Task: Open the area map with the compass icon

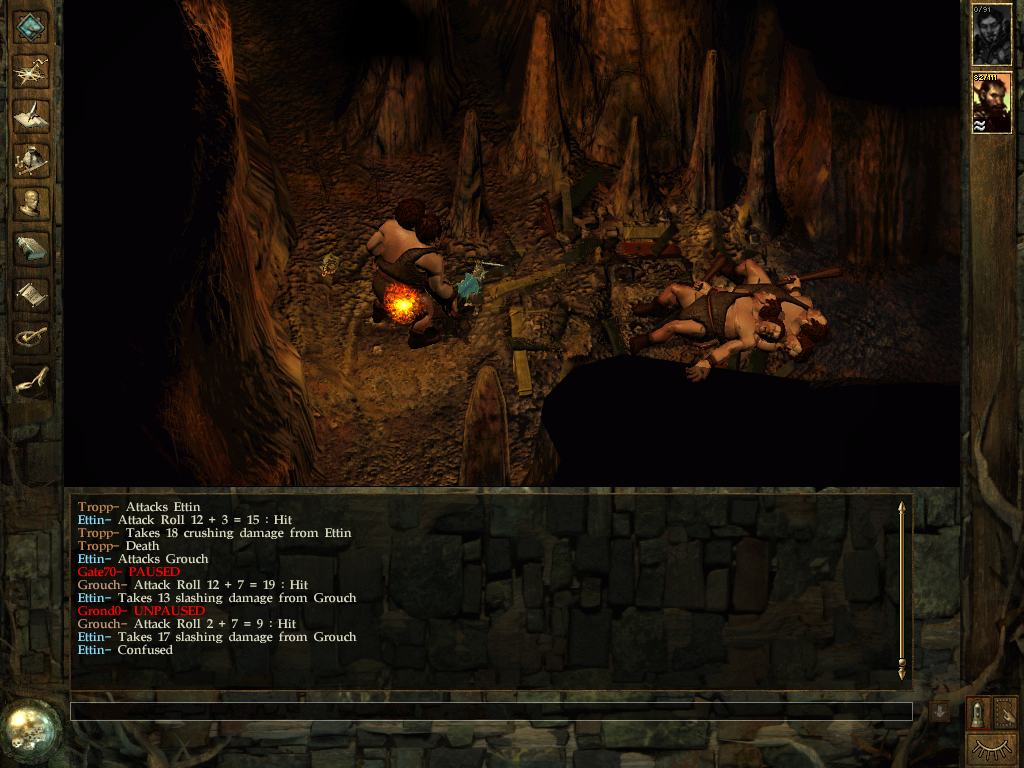Action: 31,71
